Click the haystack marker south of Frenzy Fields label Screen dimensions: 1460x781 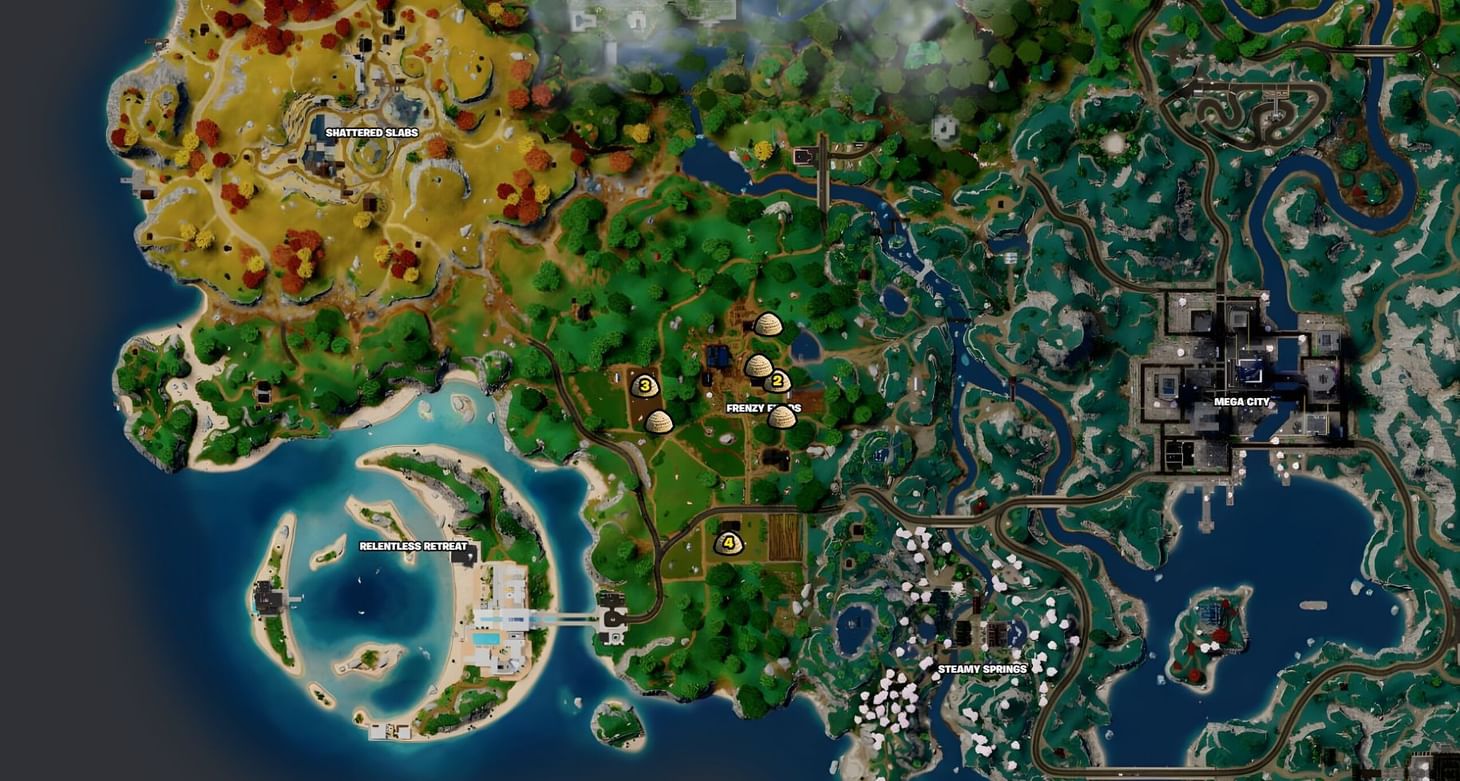click(783, 418)
